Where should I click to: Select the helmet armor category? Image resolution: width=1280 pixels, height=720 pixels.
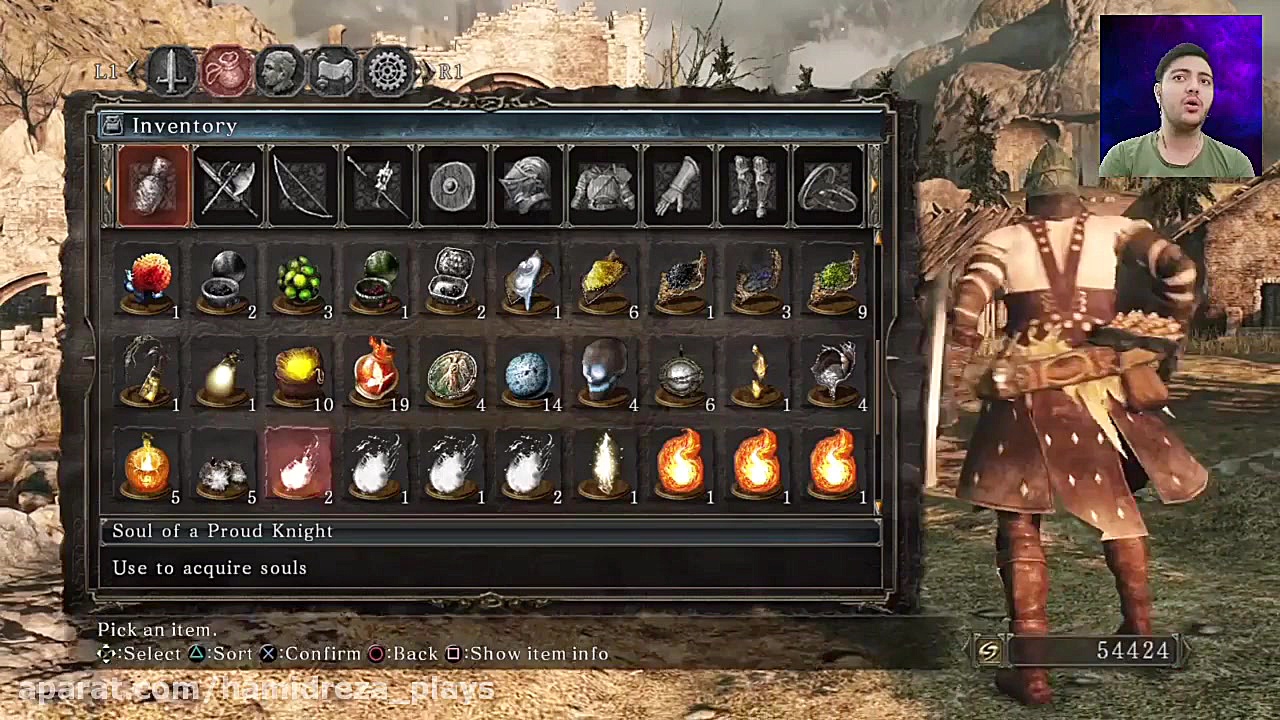tap(527, 186)
